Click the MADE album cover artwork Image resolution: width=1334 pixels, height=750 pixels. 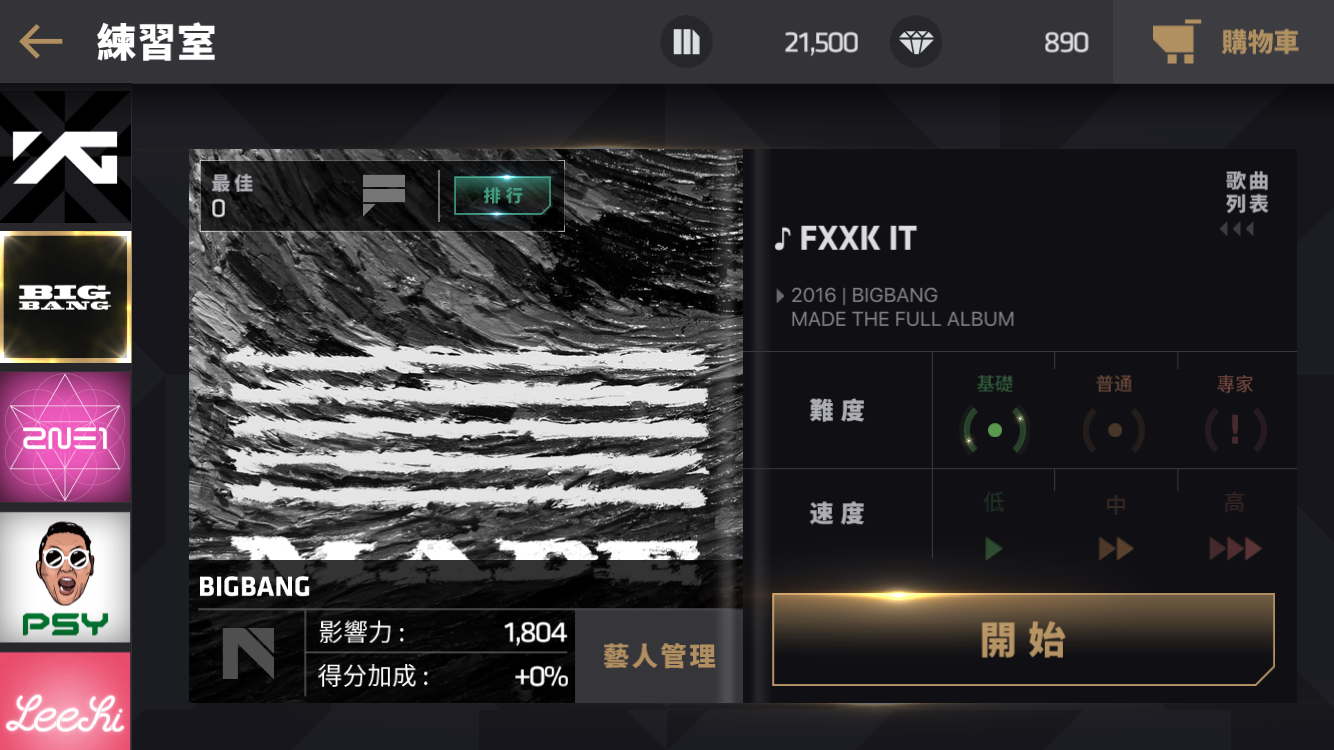[x=467, y=400]
